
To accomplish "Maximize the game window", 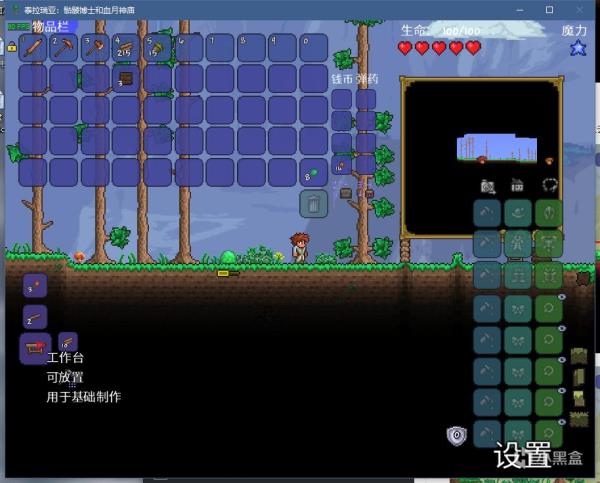I will point(549,9).
